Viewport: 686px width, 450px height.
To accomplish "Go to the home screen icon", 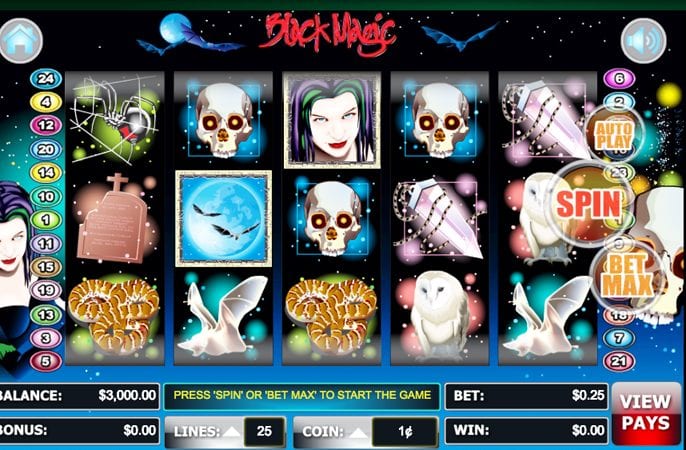I will click(x=22, y=41).
